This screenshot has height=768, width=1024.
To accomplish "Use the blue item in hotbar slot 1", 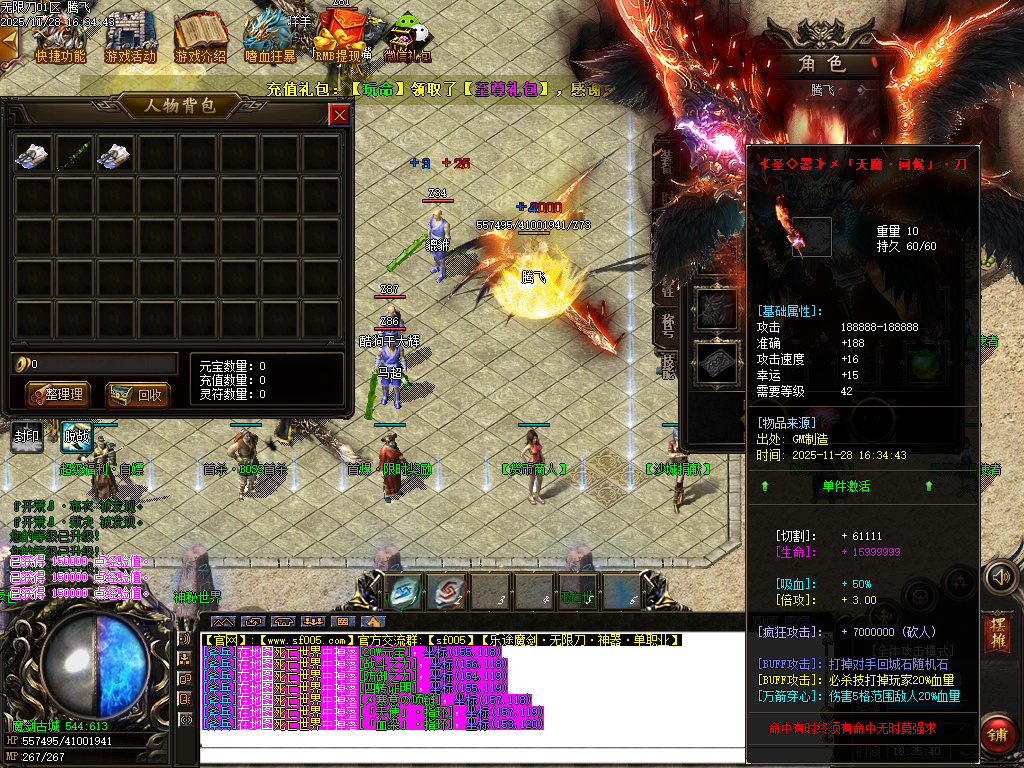I will click(403, 590).
